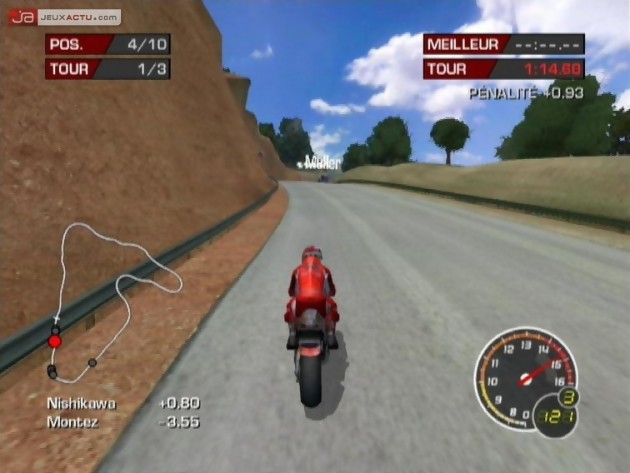Click the track layout minimap

tap(110, 300)
